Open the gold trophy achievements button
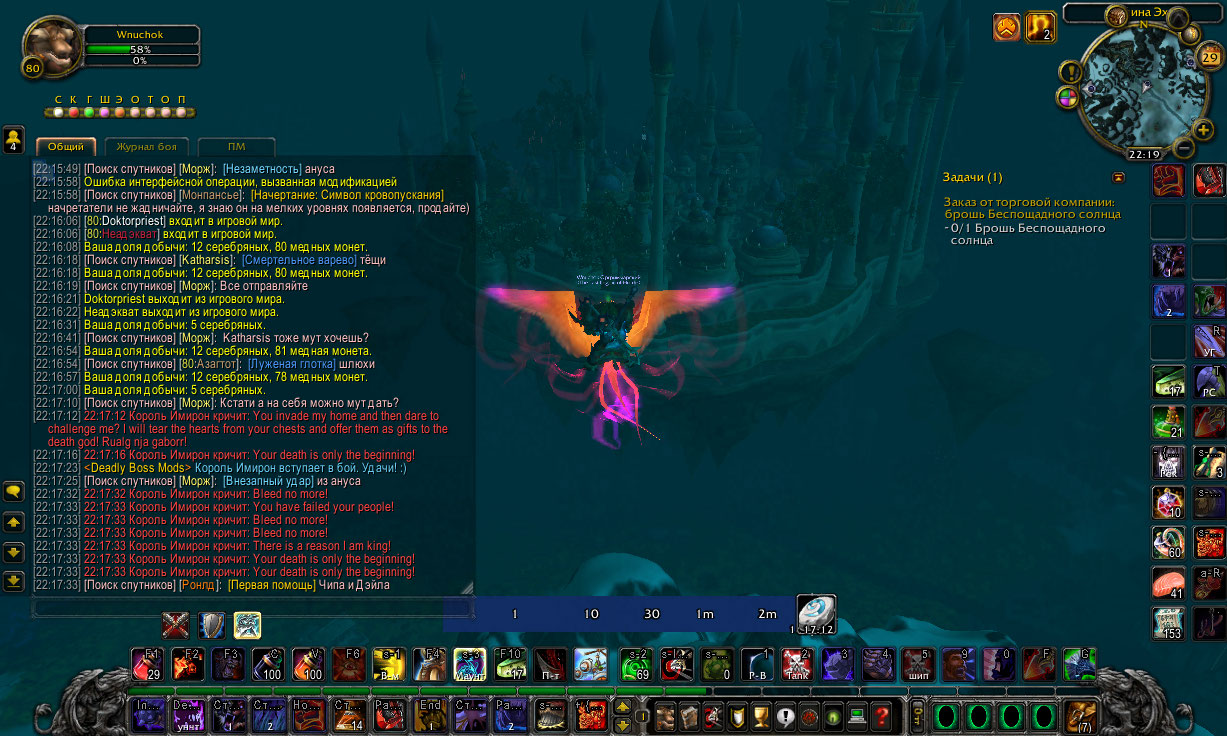Image resolution: width=1227 pixels, height=736 pixels. (x=760, y=716)
